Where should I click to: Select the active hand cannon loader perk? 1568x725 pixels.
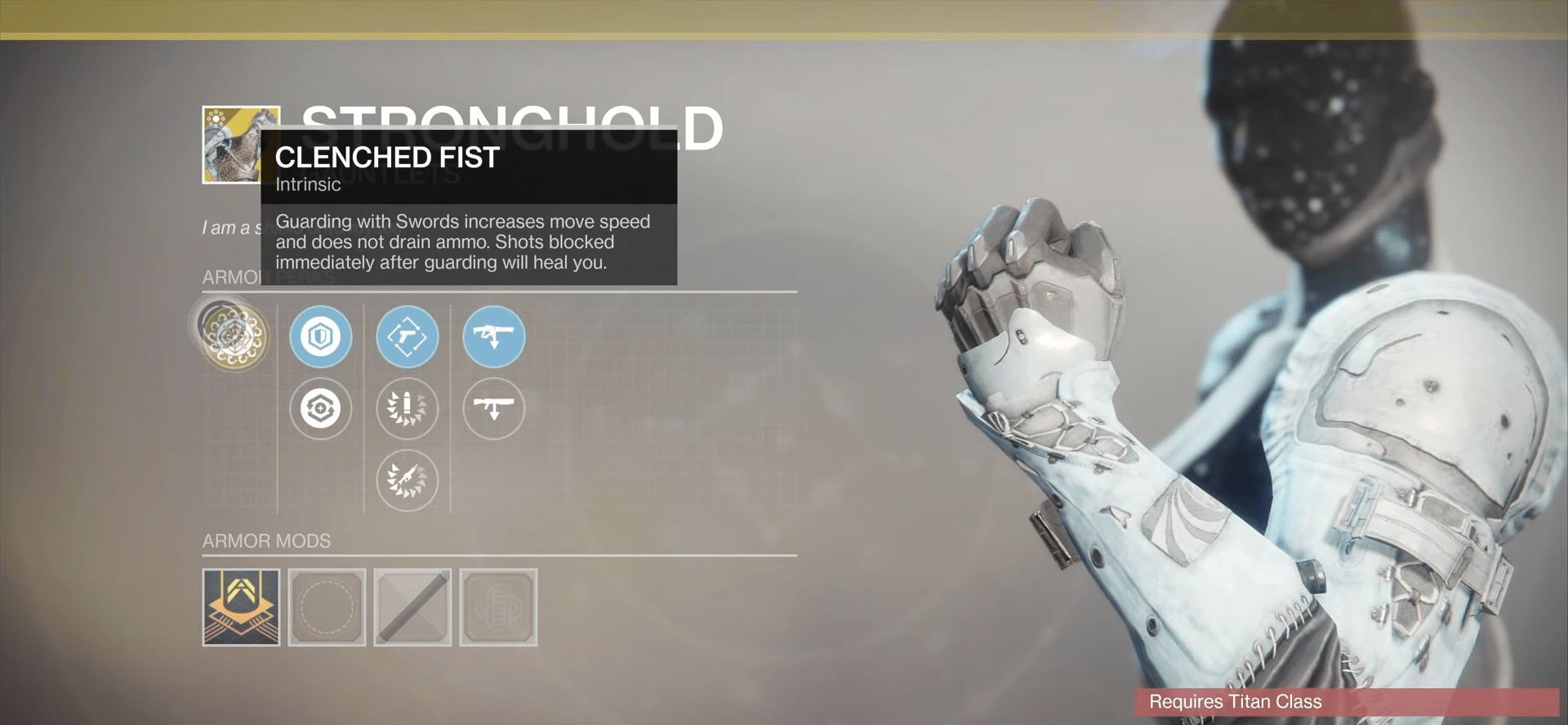pos(408,336)
